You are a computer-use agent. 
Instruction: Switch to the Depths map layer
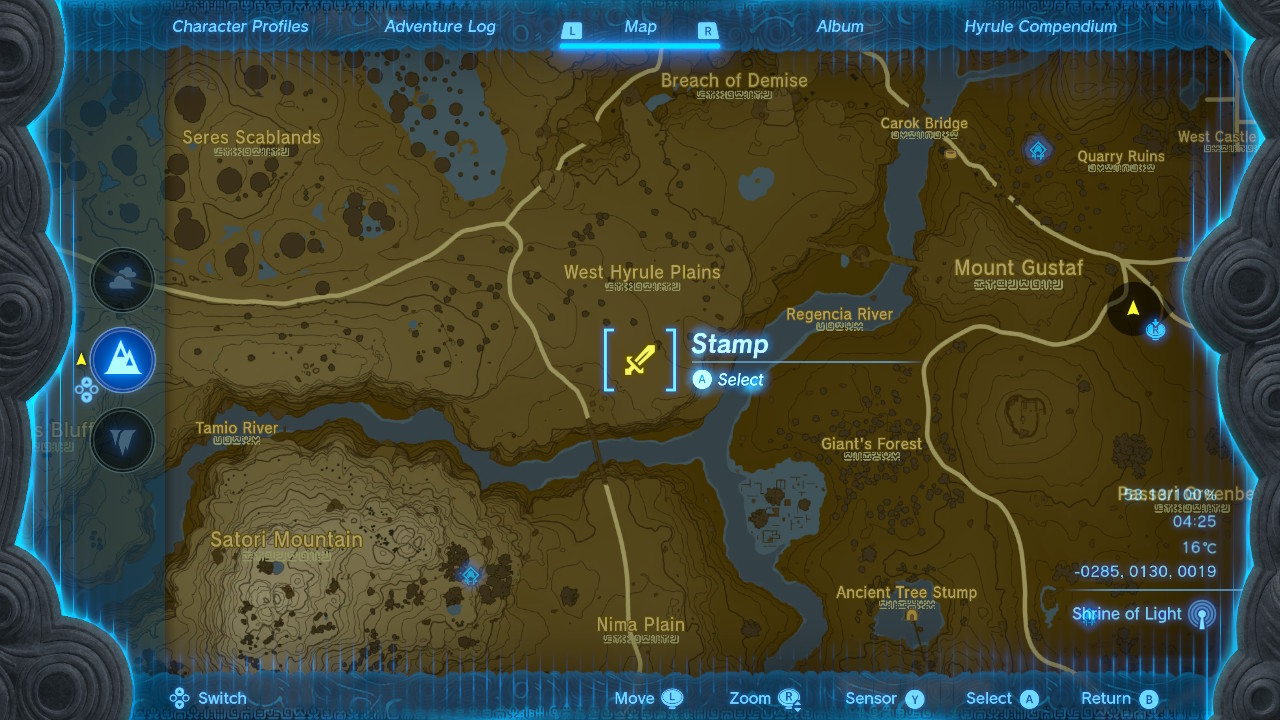(122, 439)
